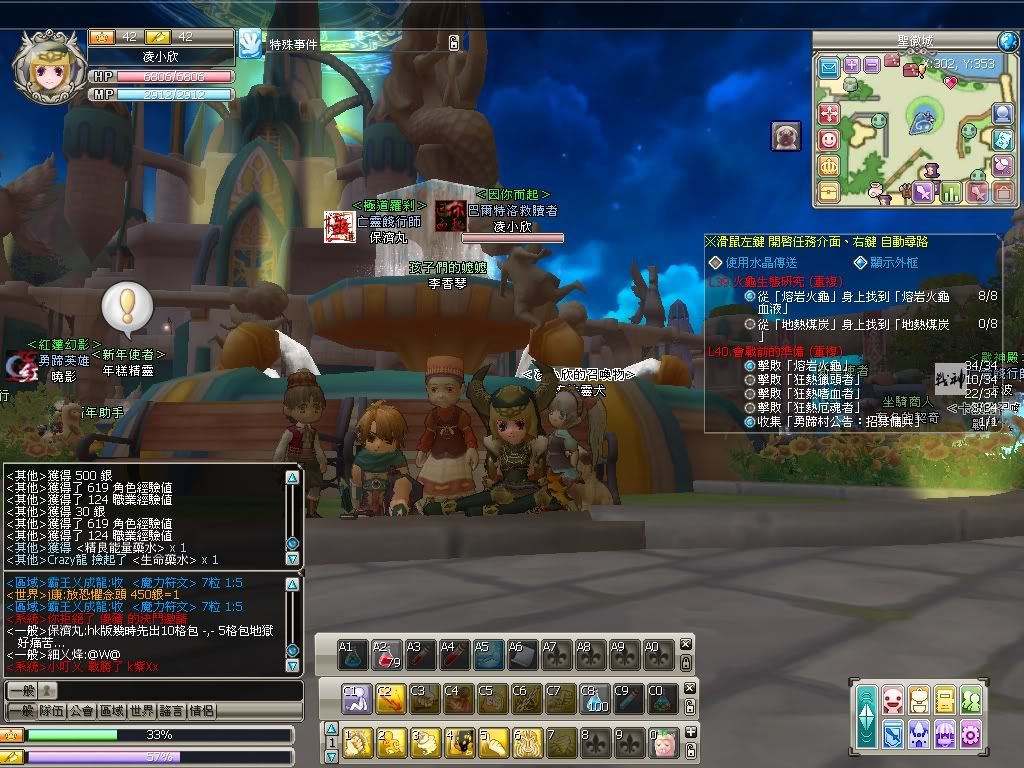Toggle 顯示外框 option in quest tracker
1024x768 pixels.
pos(860,263)
